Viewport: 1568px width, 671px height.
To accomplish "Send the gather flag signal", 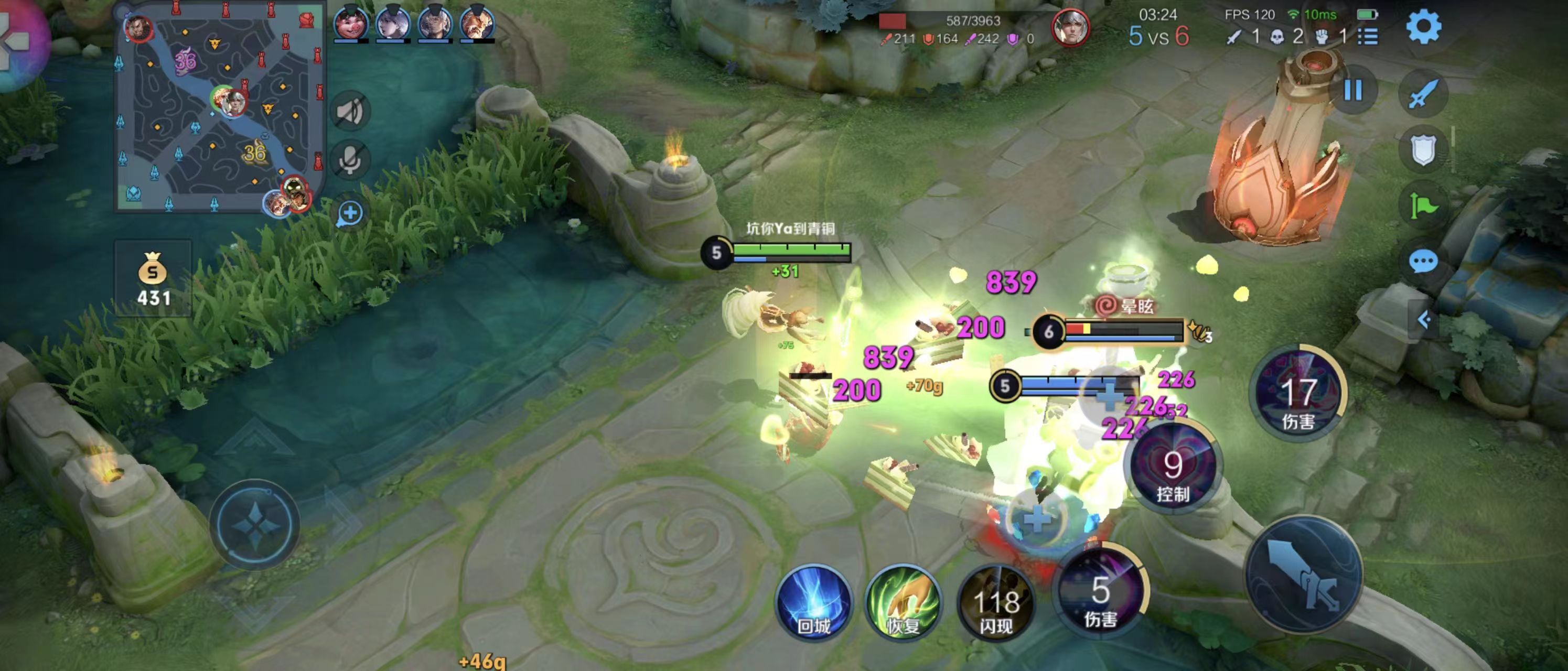I will click(1423, 205).
